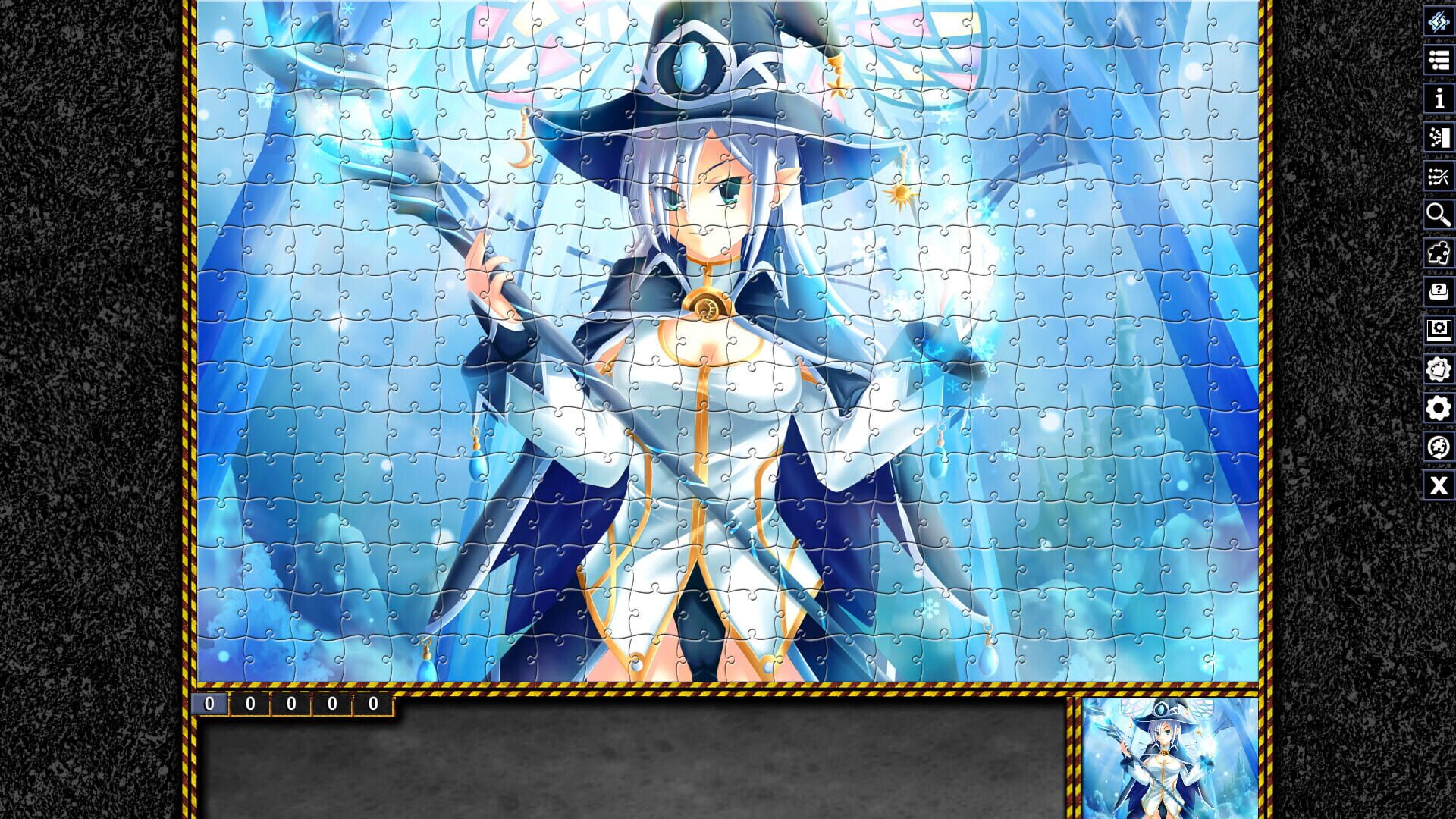Image resolution: width=1456 pixels, height=819 pixels.
Task: Open the puzzle image list panel
Action: [x=1439, y=61]
